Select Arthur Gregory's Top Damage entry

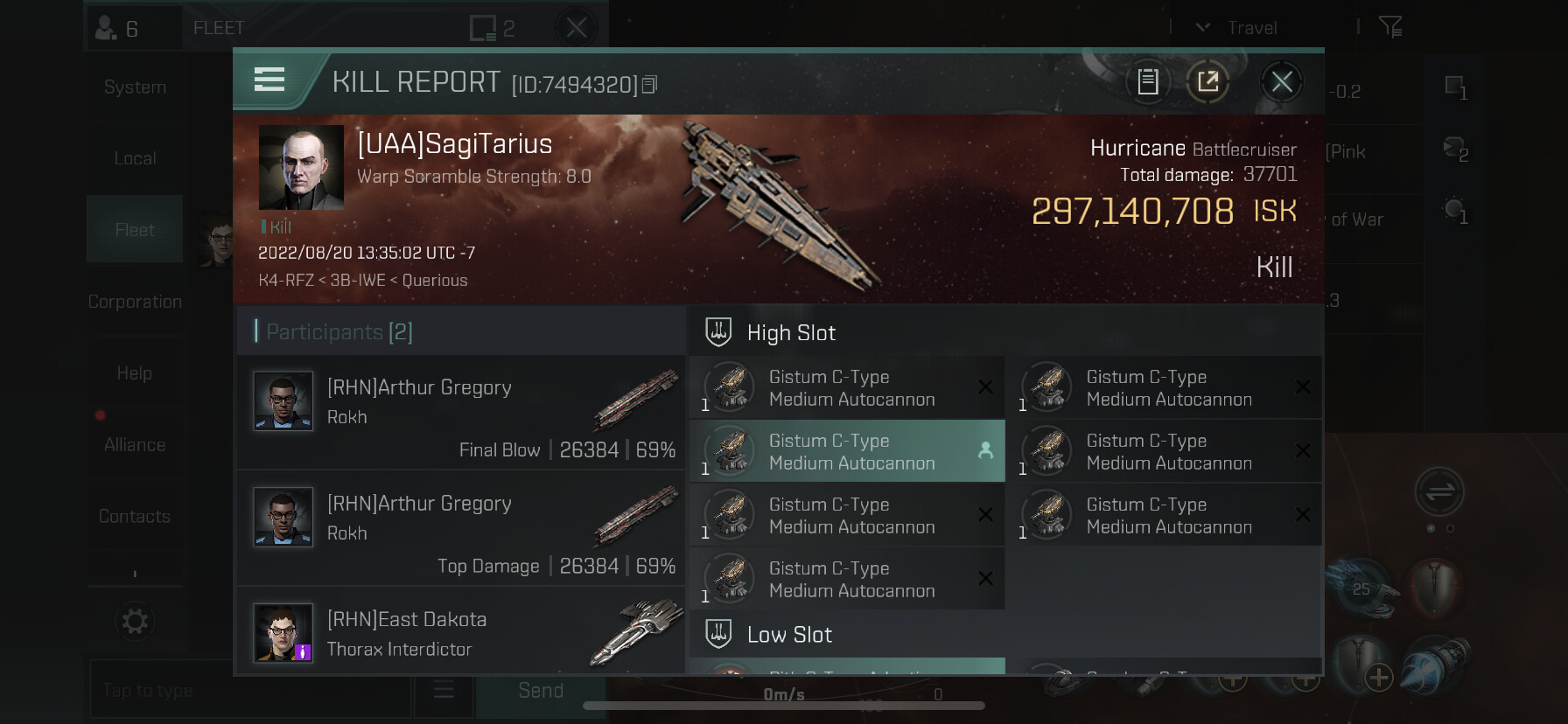[x=461, y=528]
